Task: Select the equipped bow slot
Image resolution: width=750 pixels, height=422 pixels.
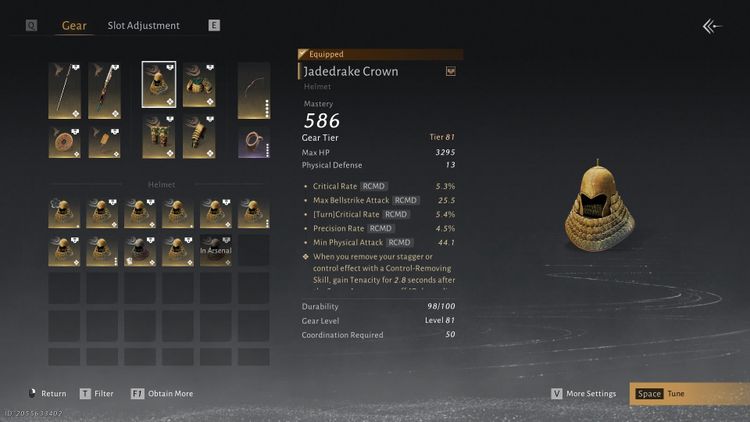Action: click(254, 91)
